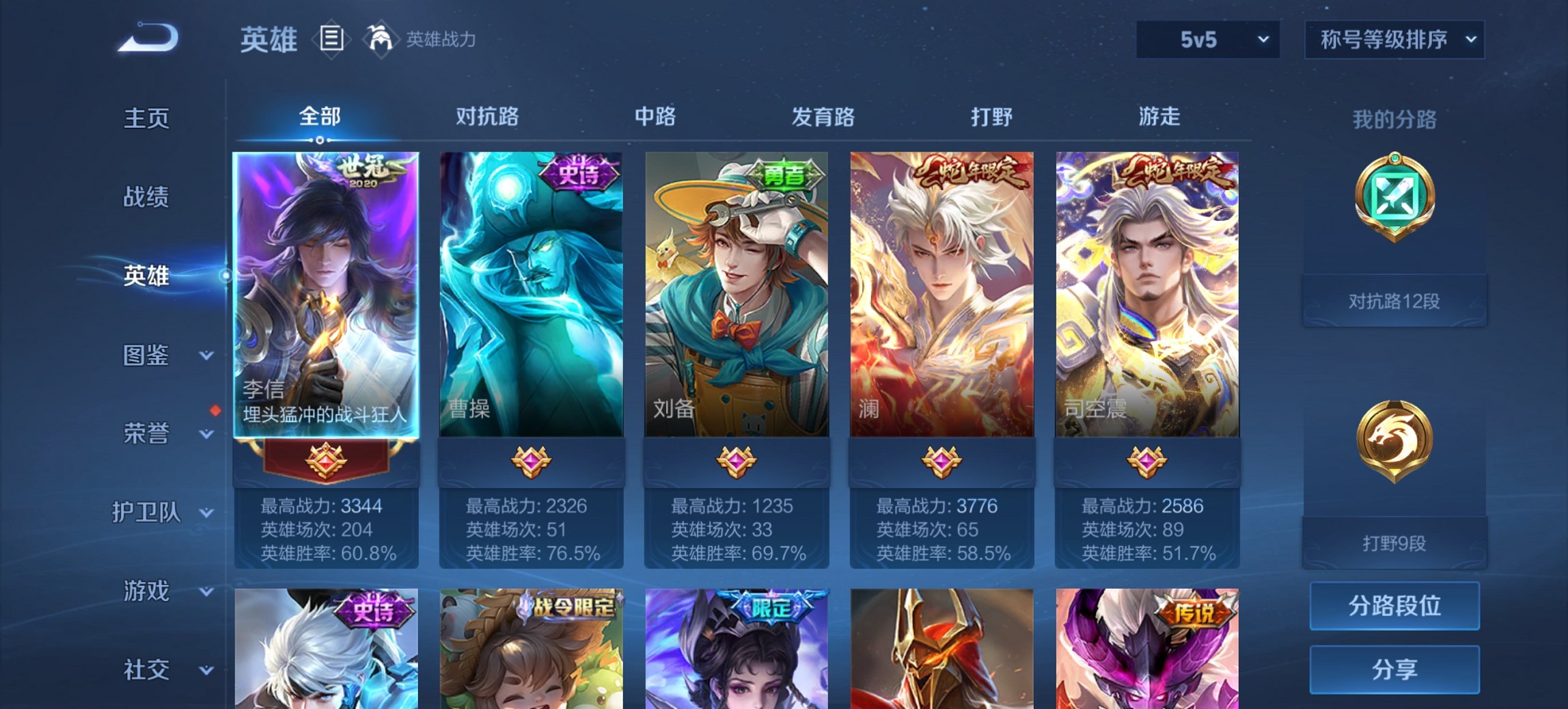Image resolution: width=1568 pixels, height=709 pixels.
Task: Open 社交 from the left sidebar
Action: (148, 669)
